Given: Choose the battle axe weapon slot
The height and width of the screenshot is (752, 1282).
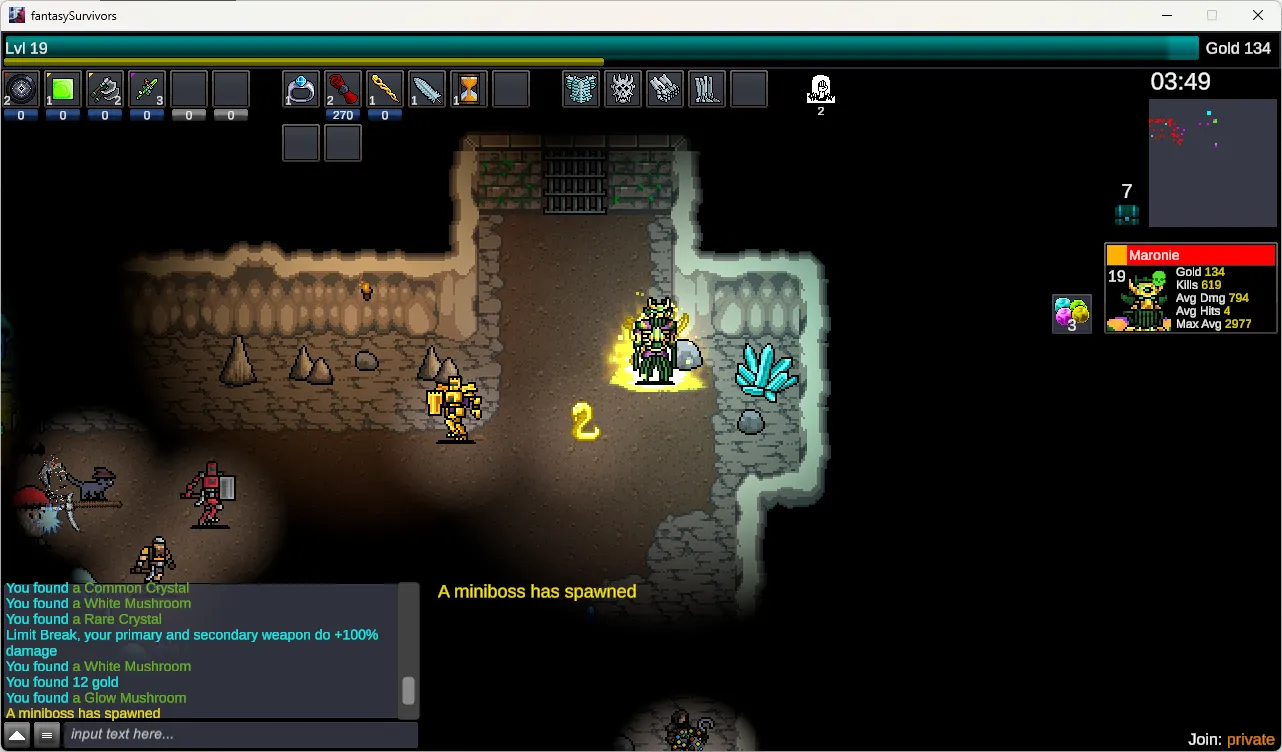Looking at the screenshot, I should pos(105,90).
